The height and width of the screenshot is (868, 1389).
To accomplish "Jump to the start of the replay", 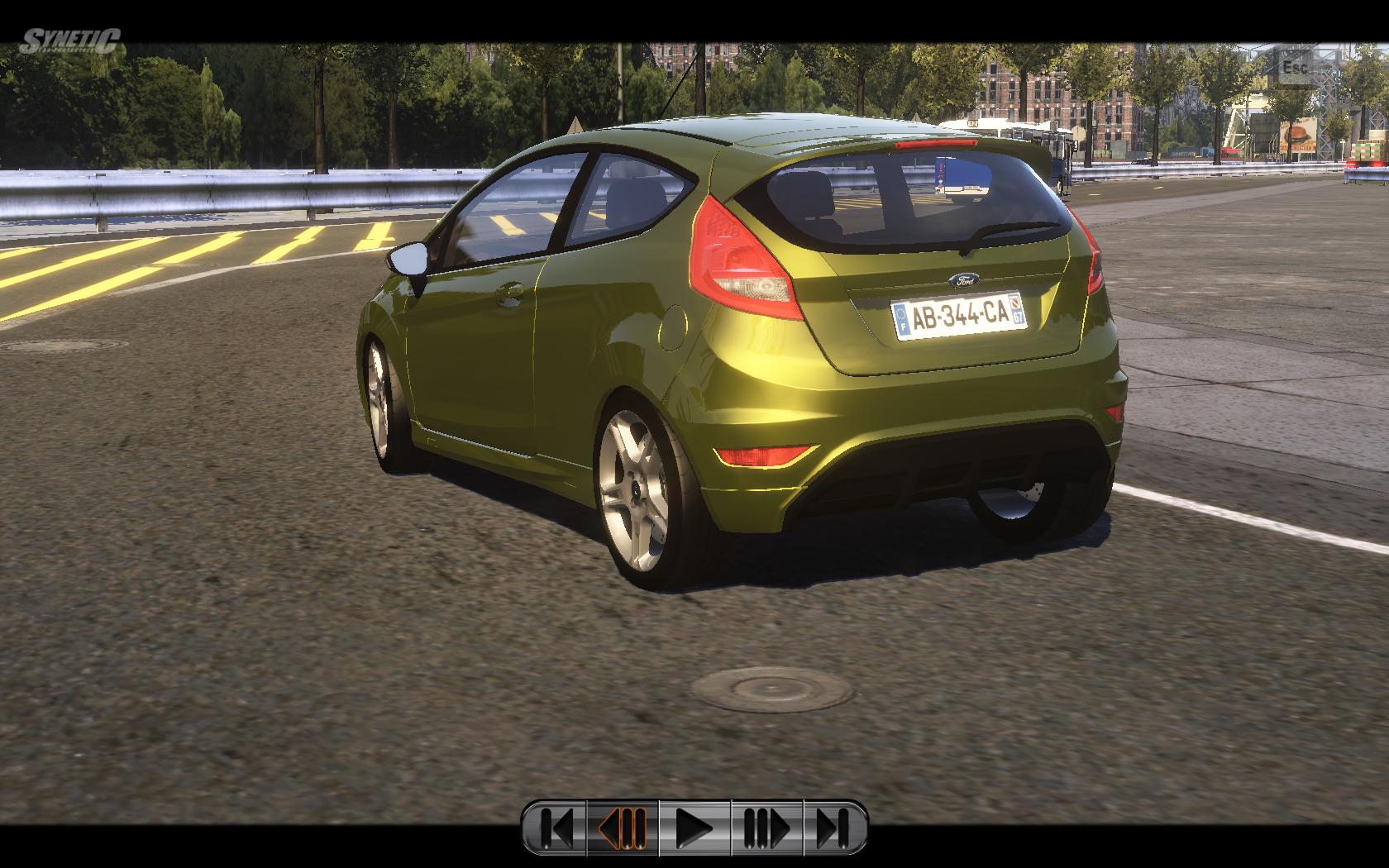I will pos(556,827).
